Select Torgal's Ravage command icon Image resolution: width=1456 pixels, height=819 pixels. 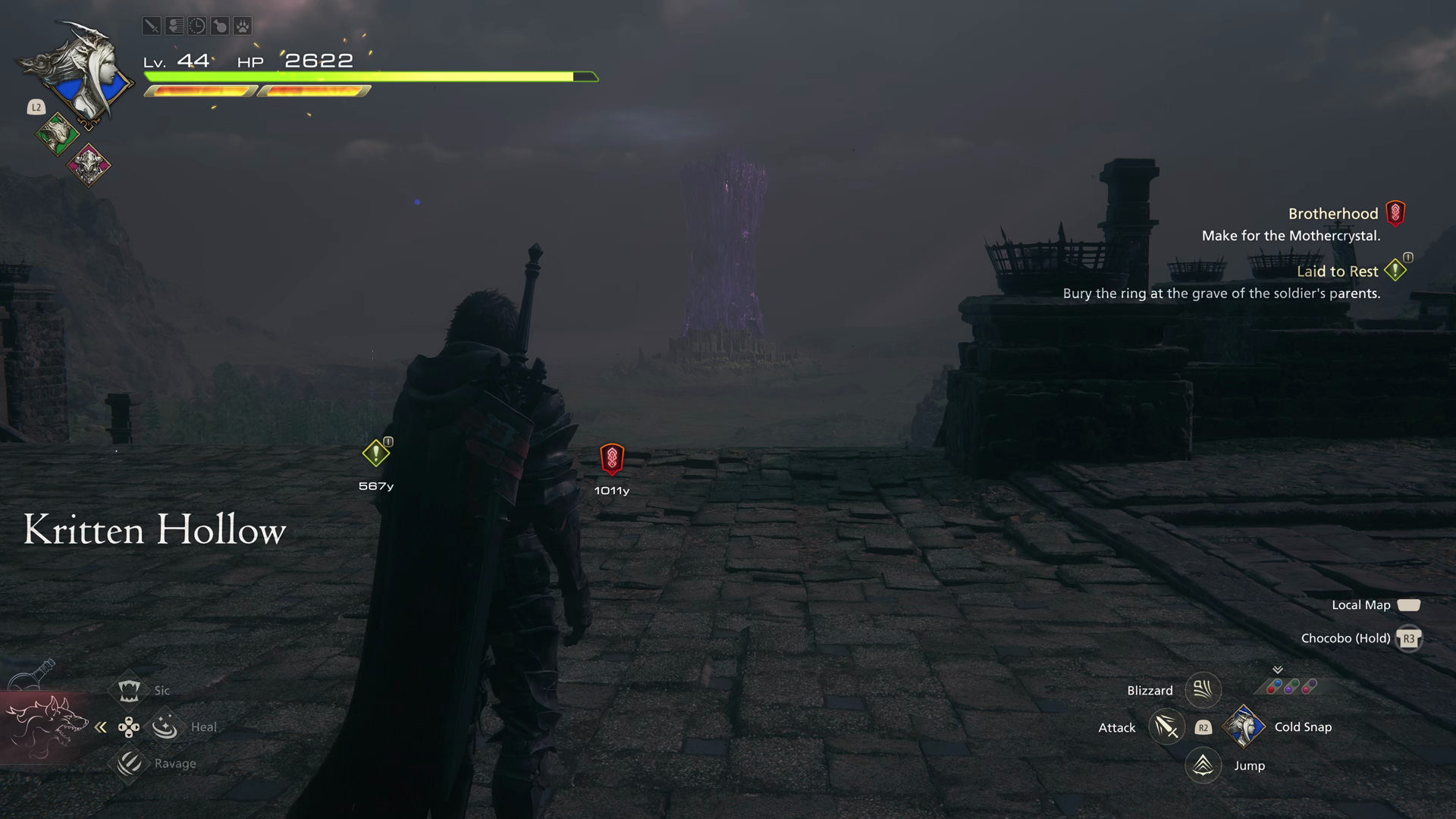tap(129, 763)
